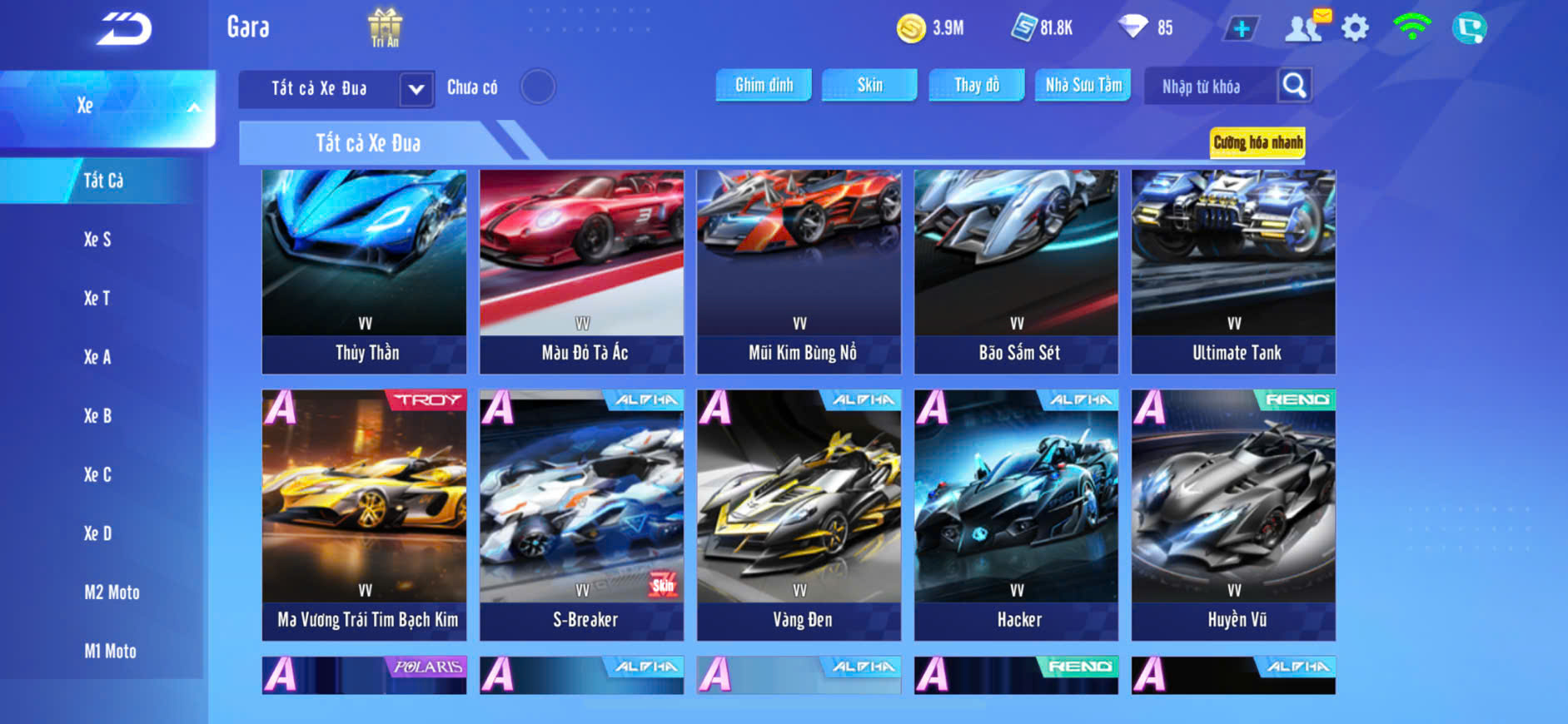Switch to the Xe S category
This screenshot has height=724, width=1568.
tap(97, 240)
